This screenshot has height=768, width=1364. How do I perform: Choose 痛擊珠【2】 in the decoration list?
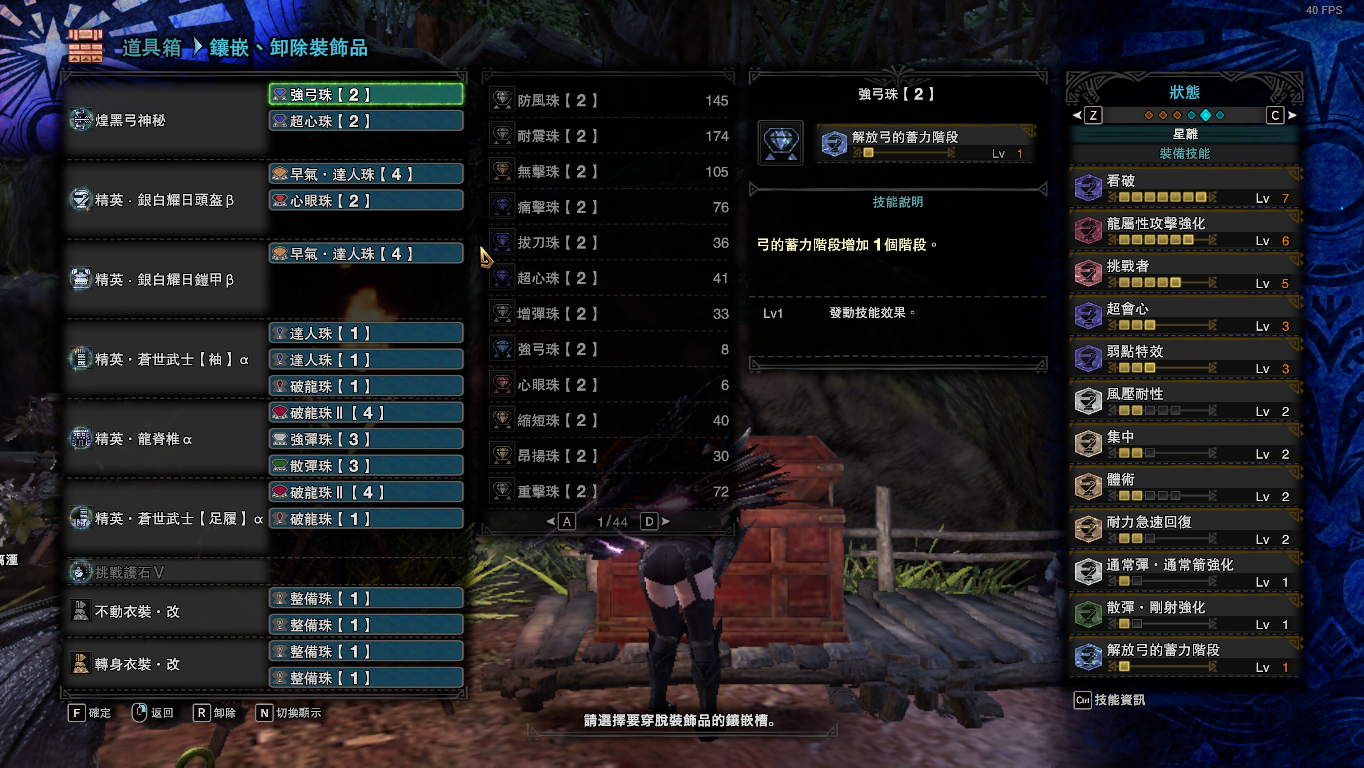click(610, 207)
